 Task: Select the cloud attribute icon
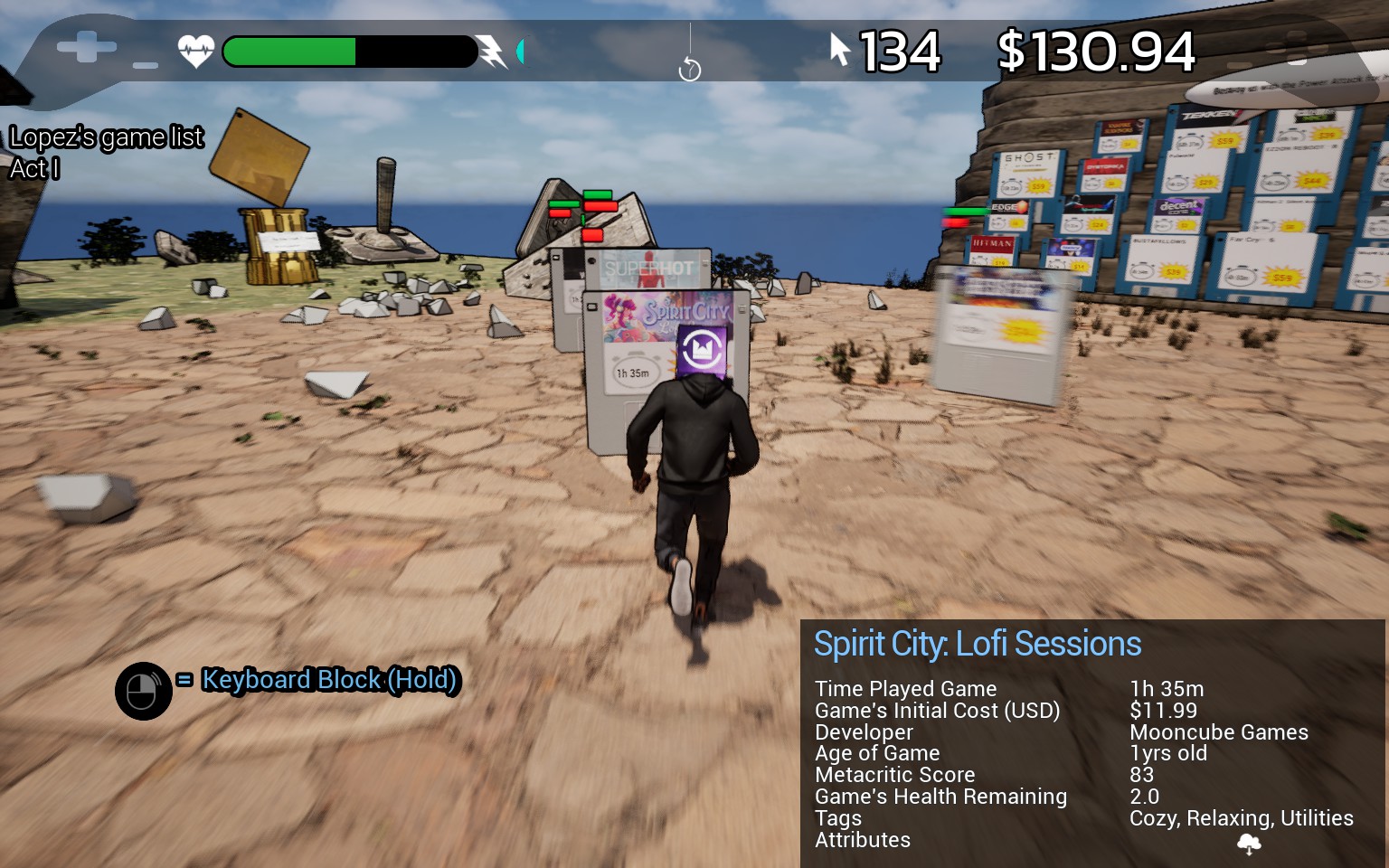coord(1249,844)
